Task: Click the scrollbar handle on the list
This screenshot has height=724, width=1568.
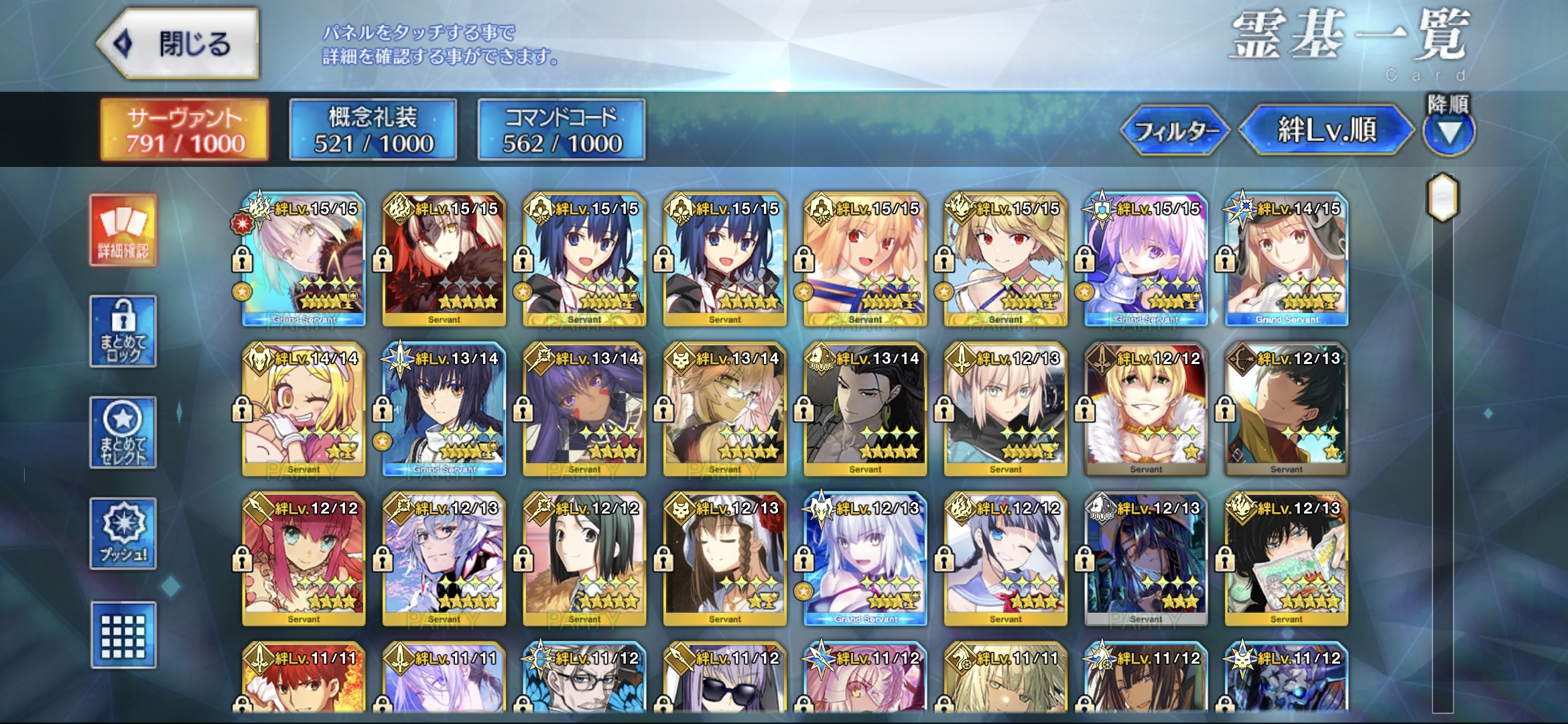Action: (x=1443, y=198)
